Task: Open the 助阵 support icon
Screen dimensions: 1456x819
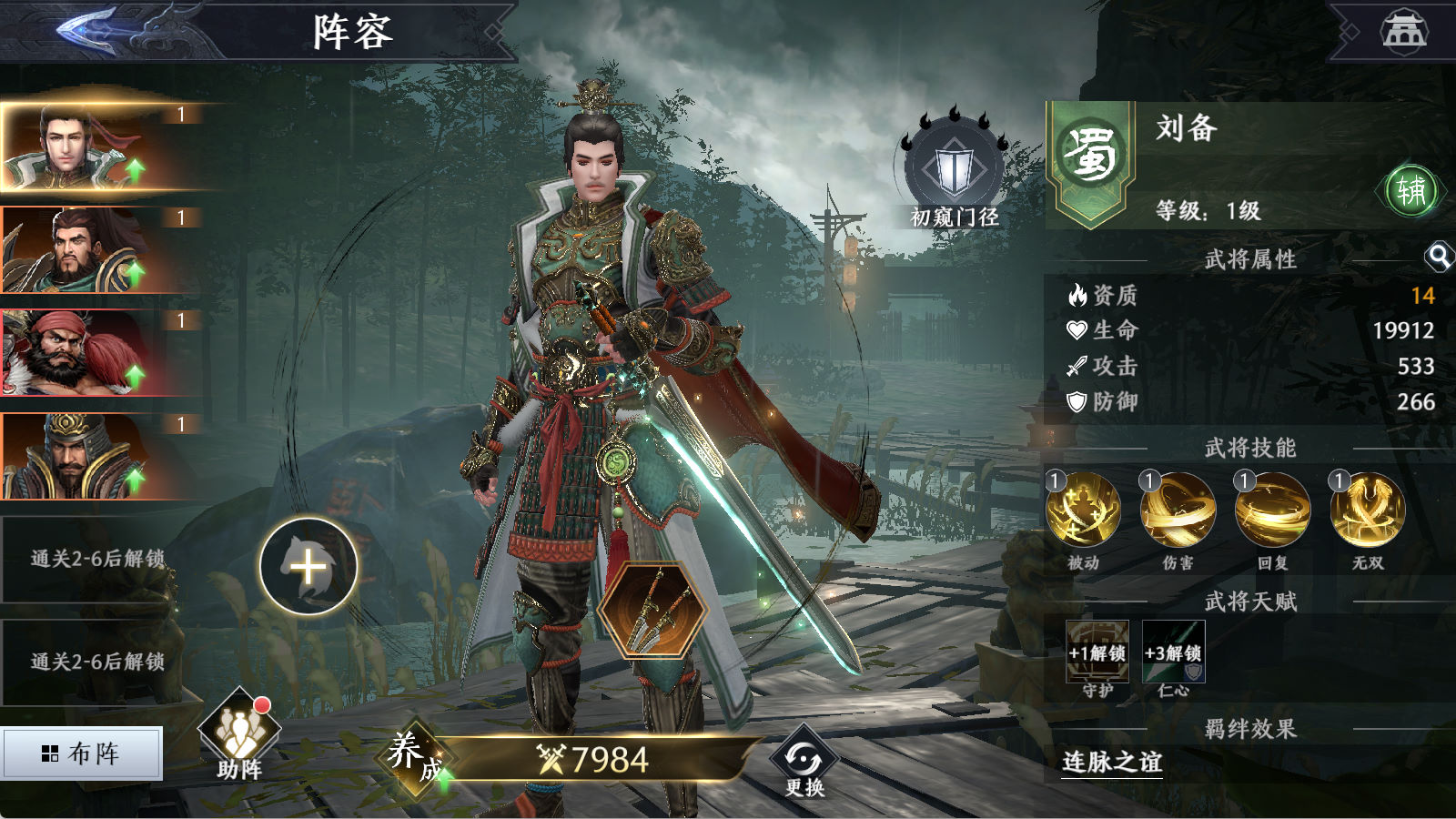Action: 239,734
